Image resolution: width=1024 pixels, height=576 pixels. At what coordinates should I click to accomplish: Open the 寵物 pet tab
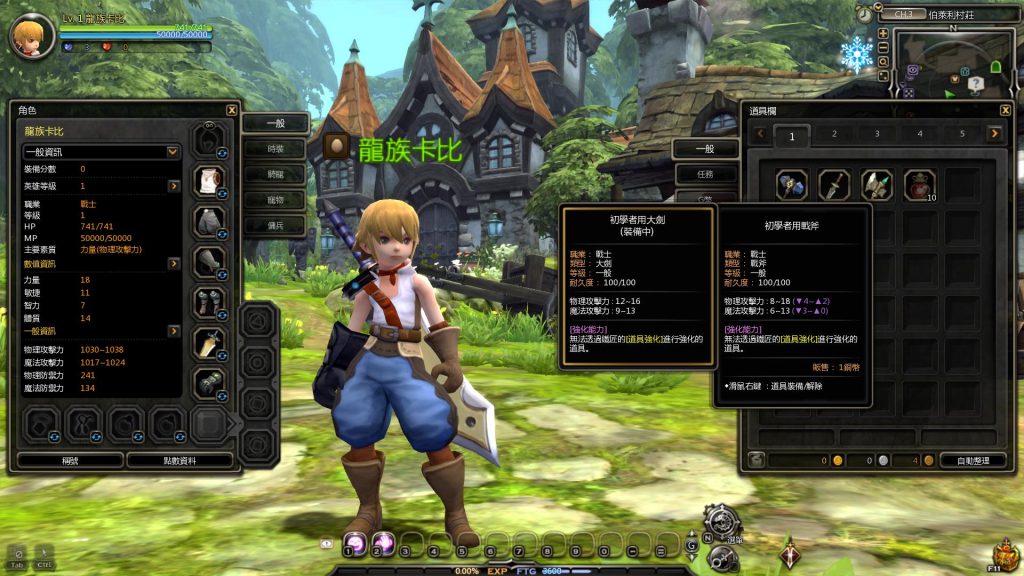275,199
